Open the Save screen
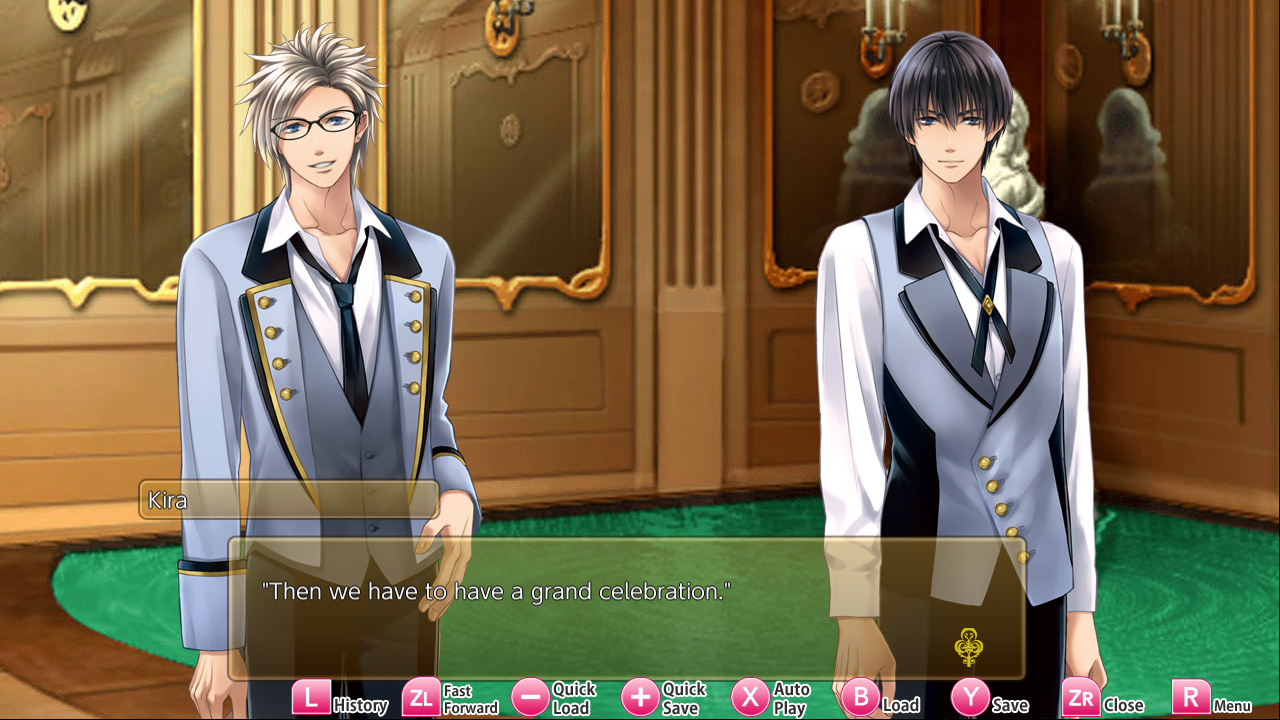 (1010, 701)
